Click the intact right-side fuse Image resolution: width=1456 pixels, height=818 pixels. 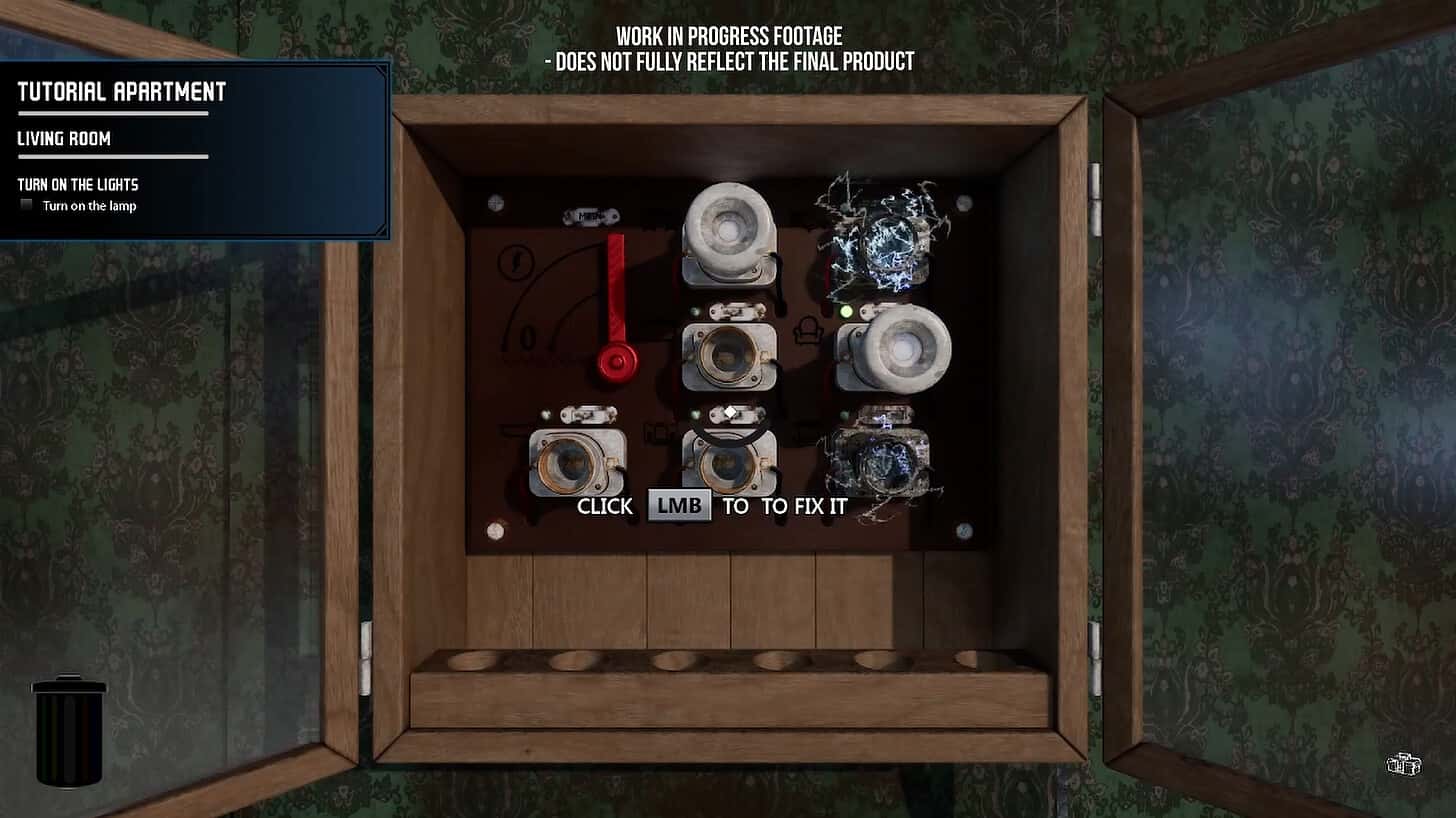click(x=903, y=352)
